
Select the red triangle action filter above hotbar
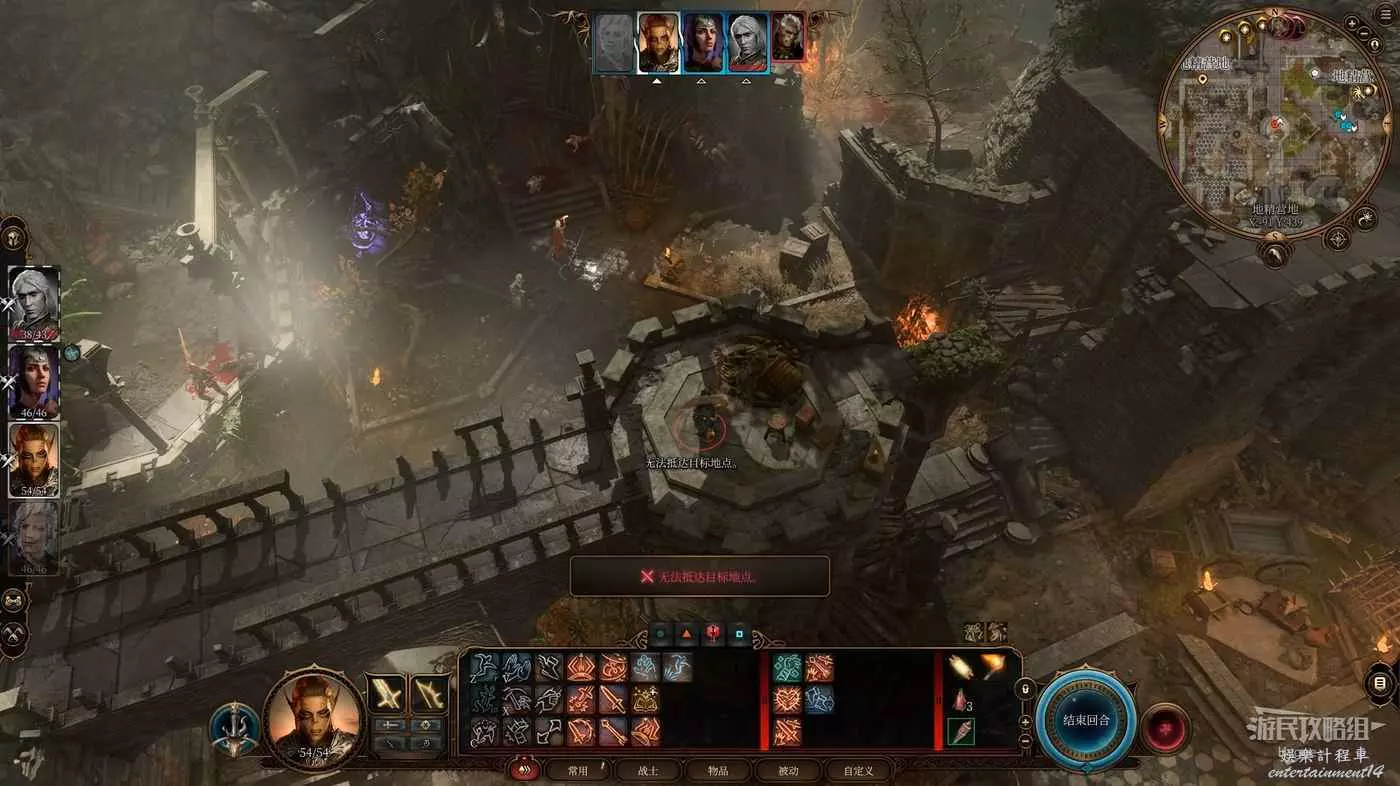pyautogui.click(x=688, y=633)
